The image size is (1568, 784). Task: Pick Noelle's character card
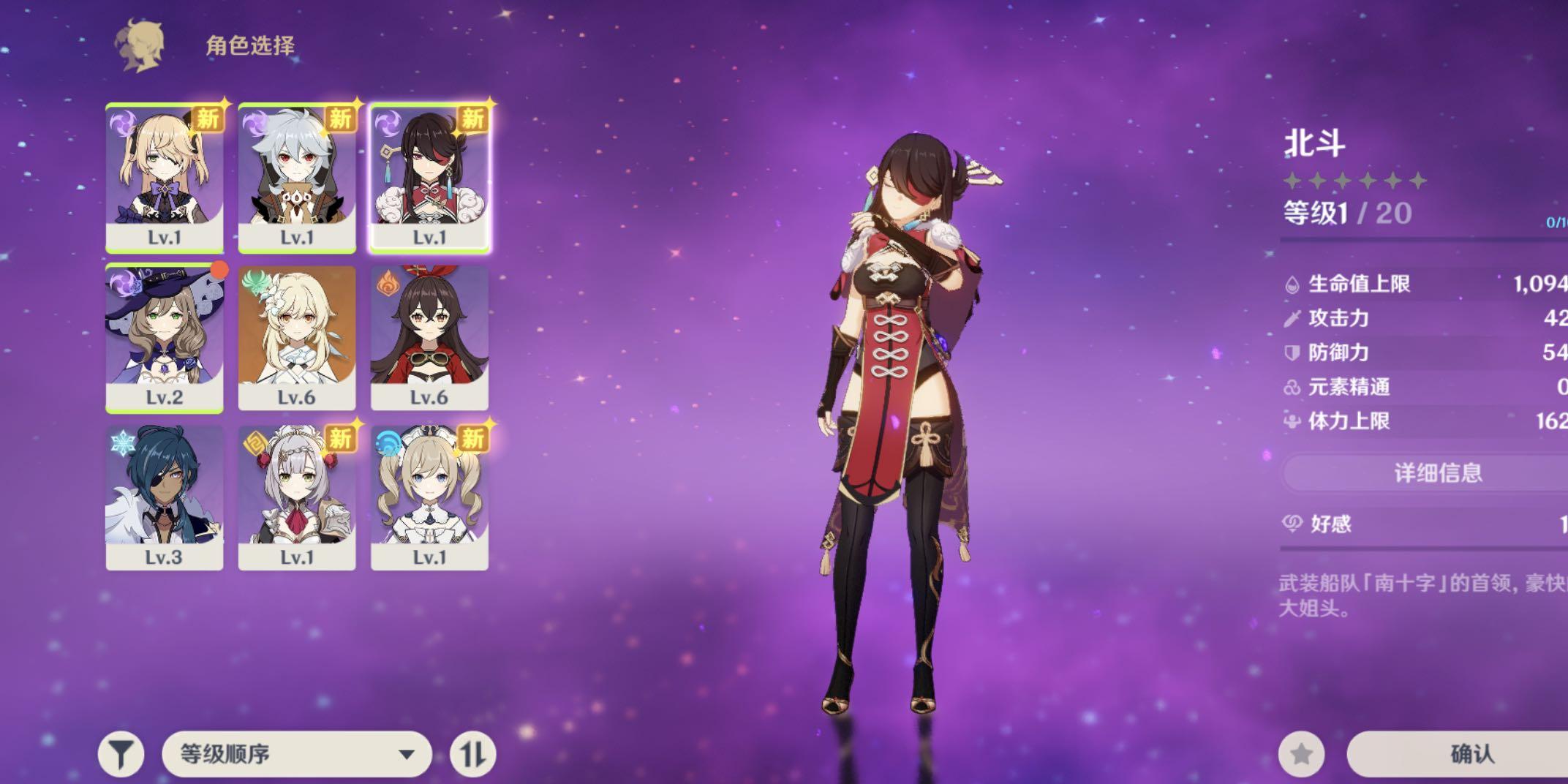297,498
